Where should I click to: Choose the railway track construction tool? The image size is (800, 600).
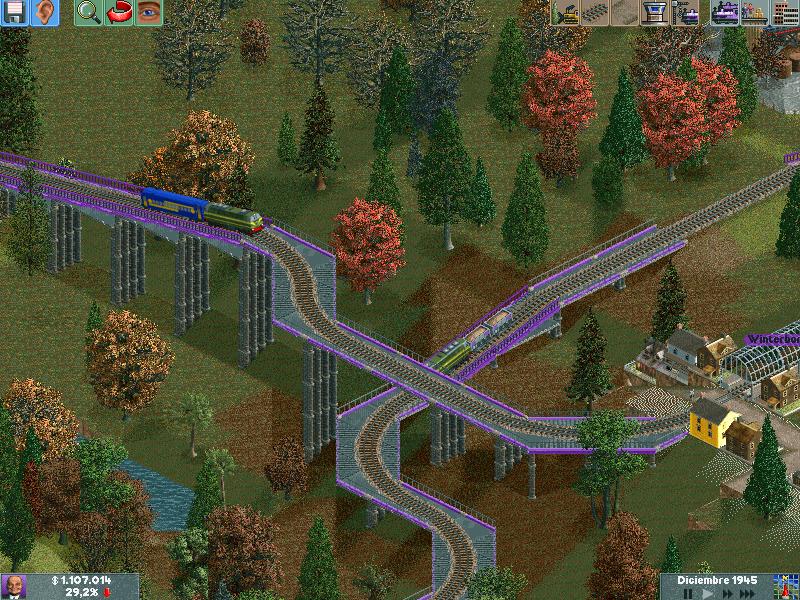594,13
